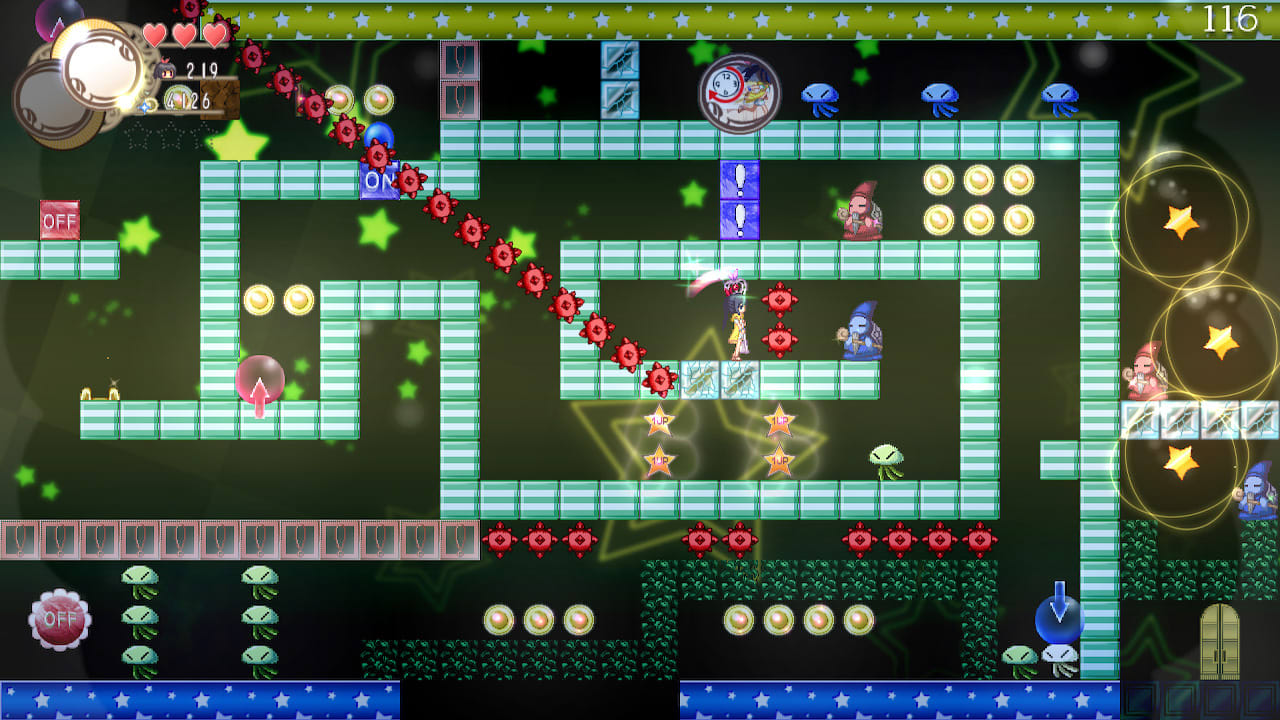
Task: Click the pink up-arrow bubble on the left platform
Action: (260, 378)
